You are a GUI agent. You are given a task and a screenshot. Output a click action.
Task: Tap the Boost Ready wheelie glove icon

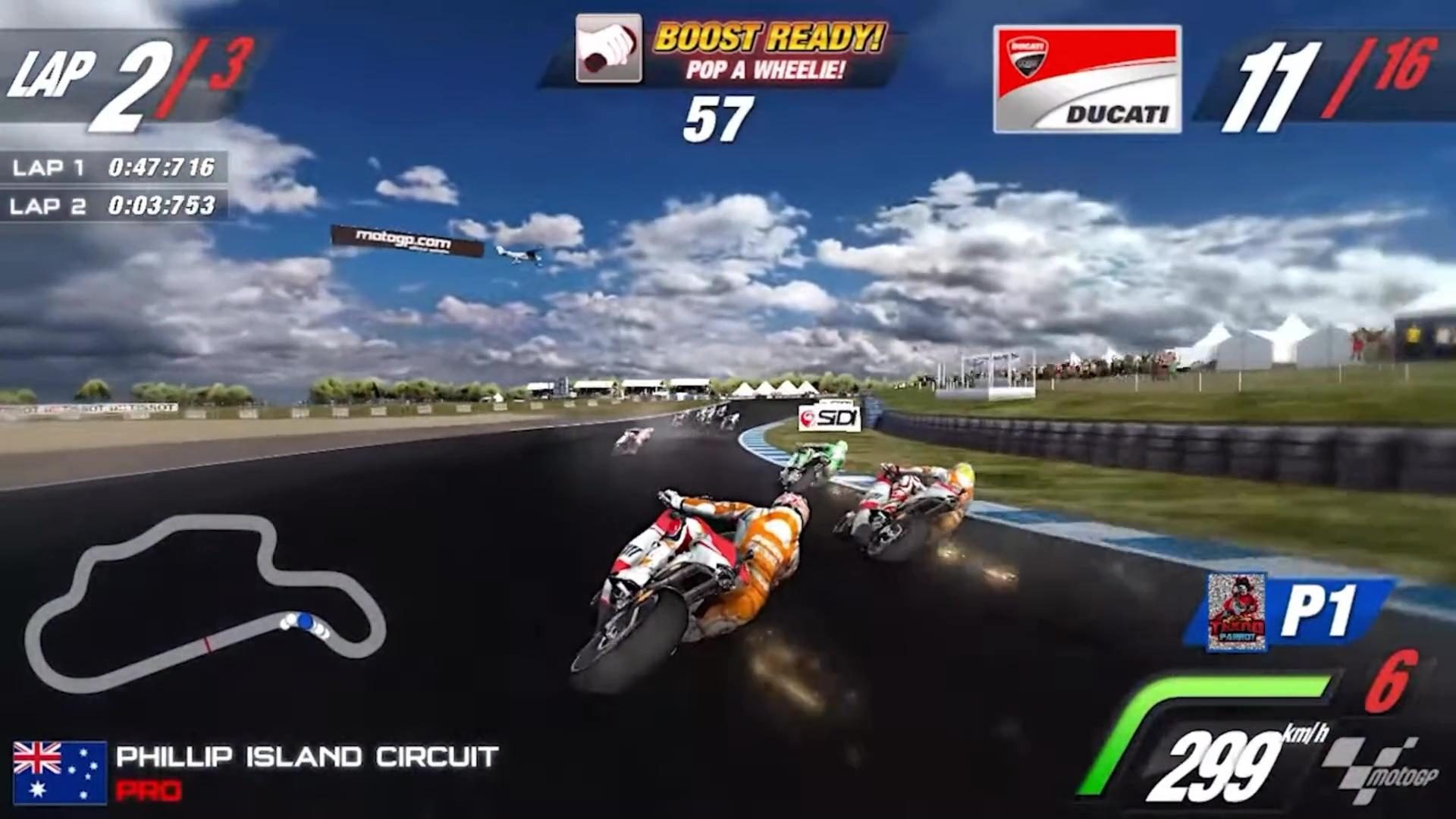[x=607, y=47]
